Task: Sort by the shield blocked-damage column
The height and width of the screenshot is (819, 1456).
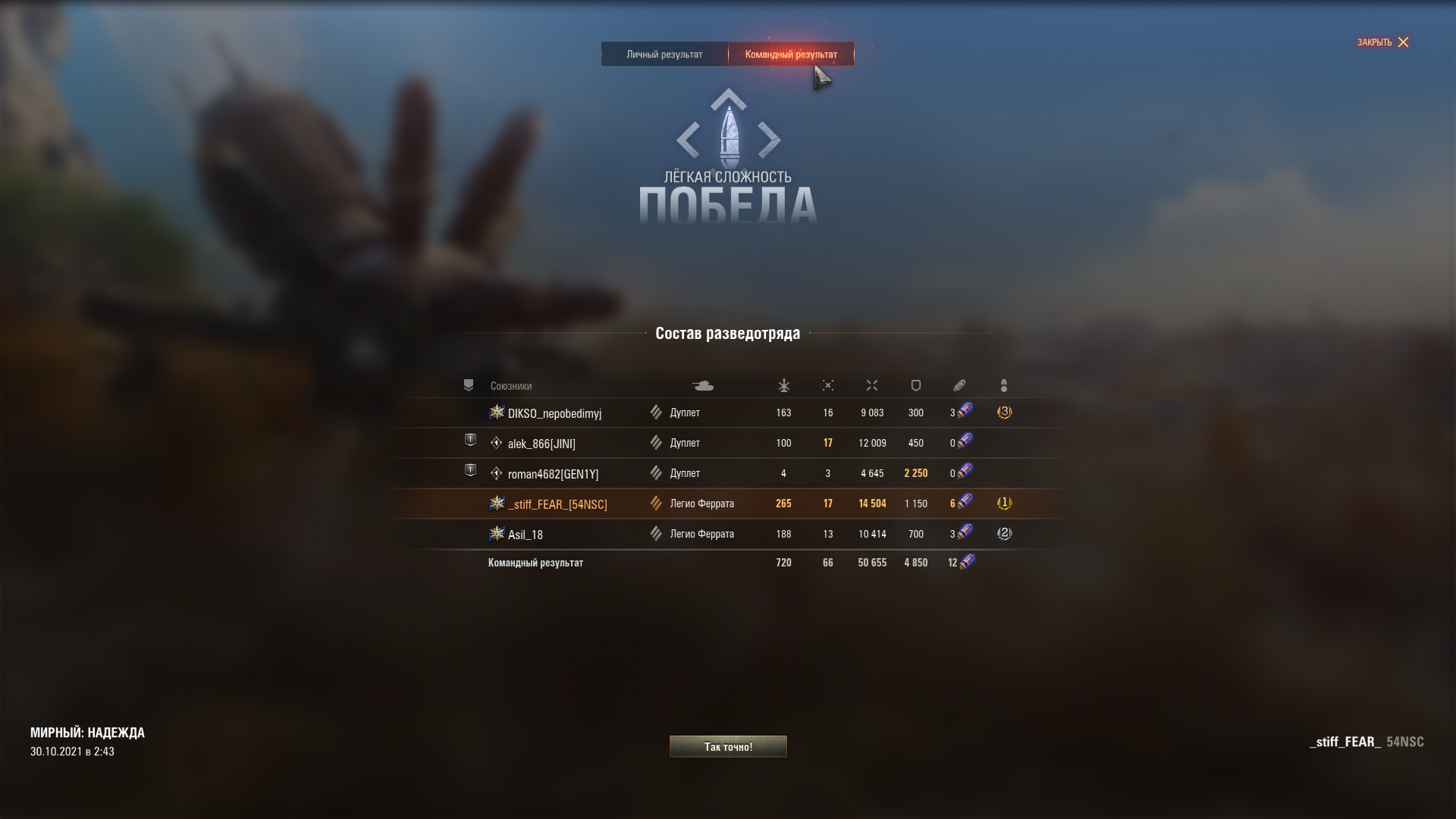Action: [916, 386]
